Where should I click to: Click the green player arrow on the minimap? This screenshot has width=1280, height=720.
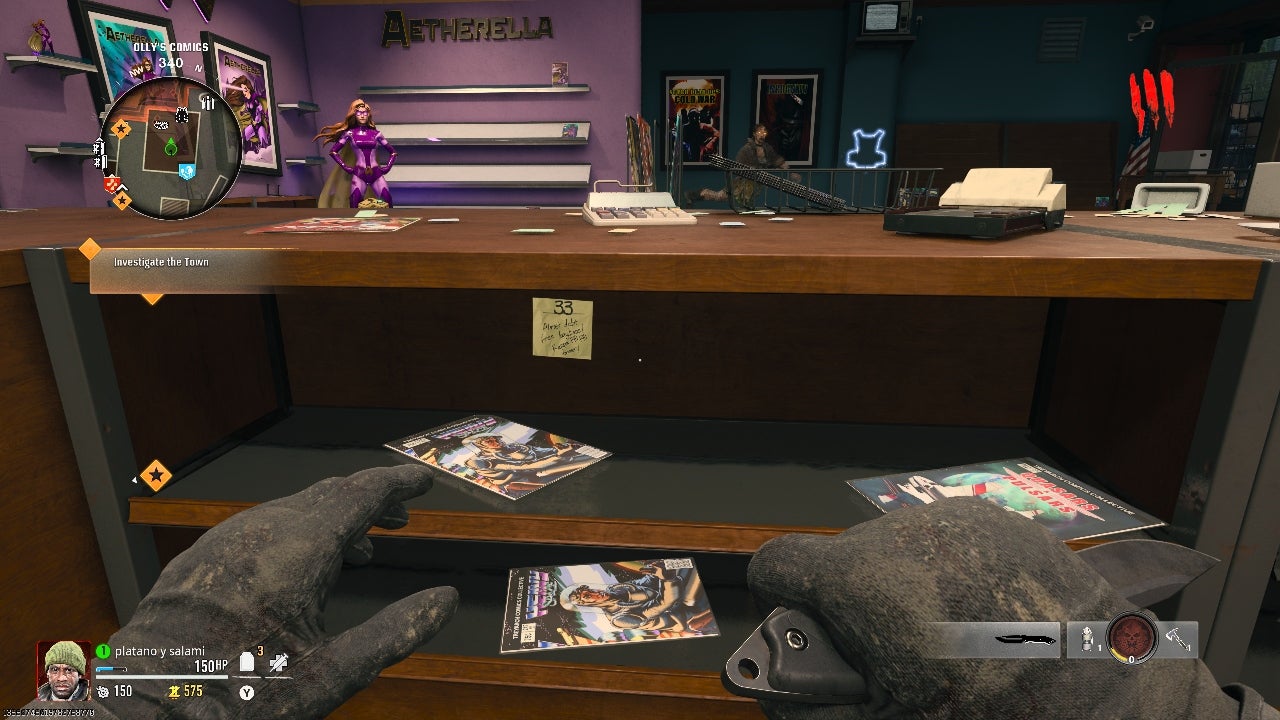pos(170,147)
